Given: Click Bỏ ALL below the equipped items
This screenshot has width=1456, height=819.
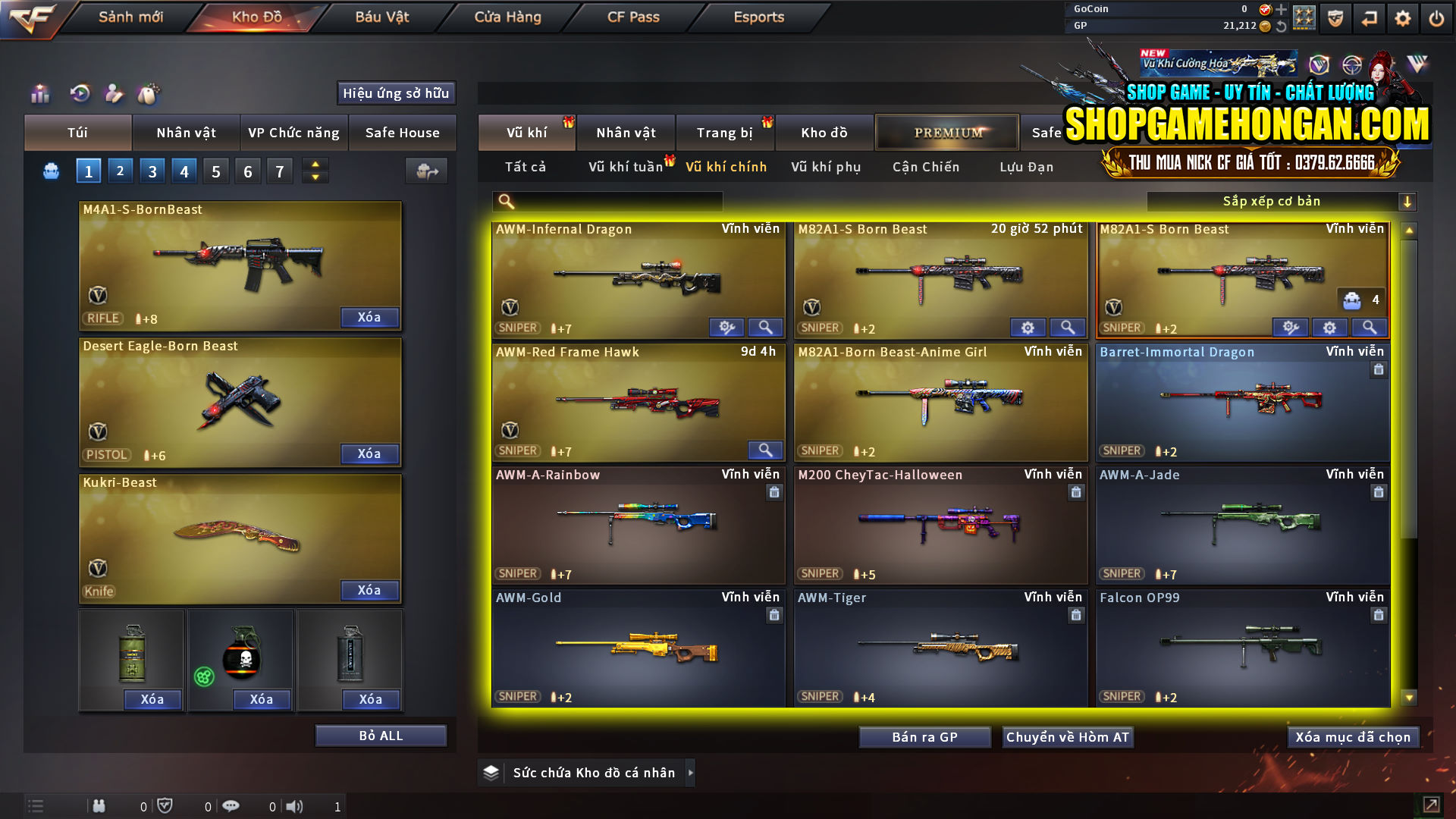Looking at the screenshot, I should point(381,735).
